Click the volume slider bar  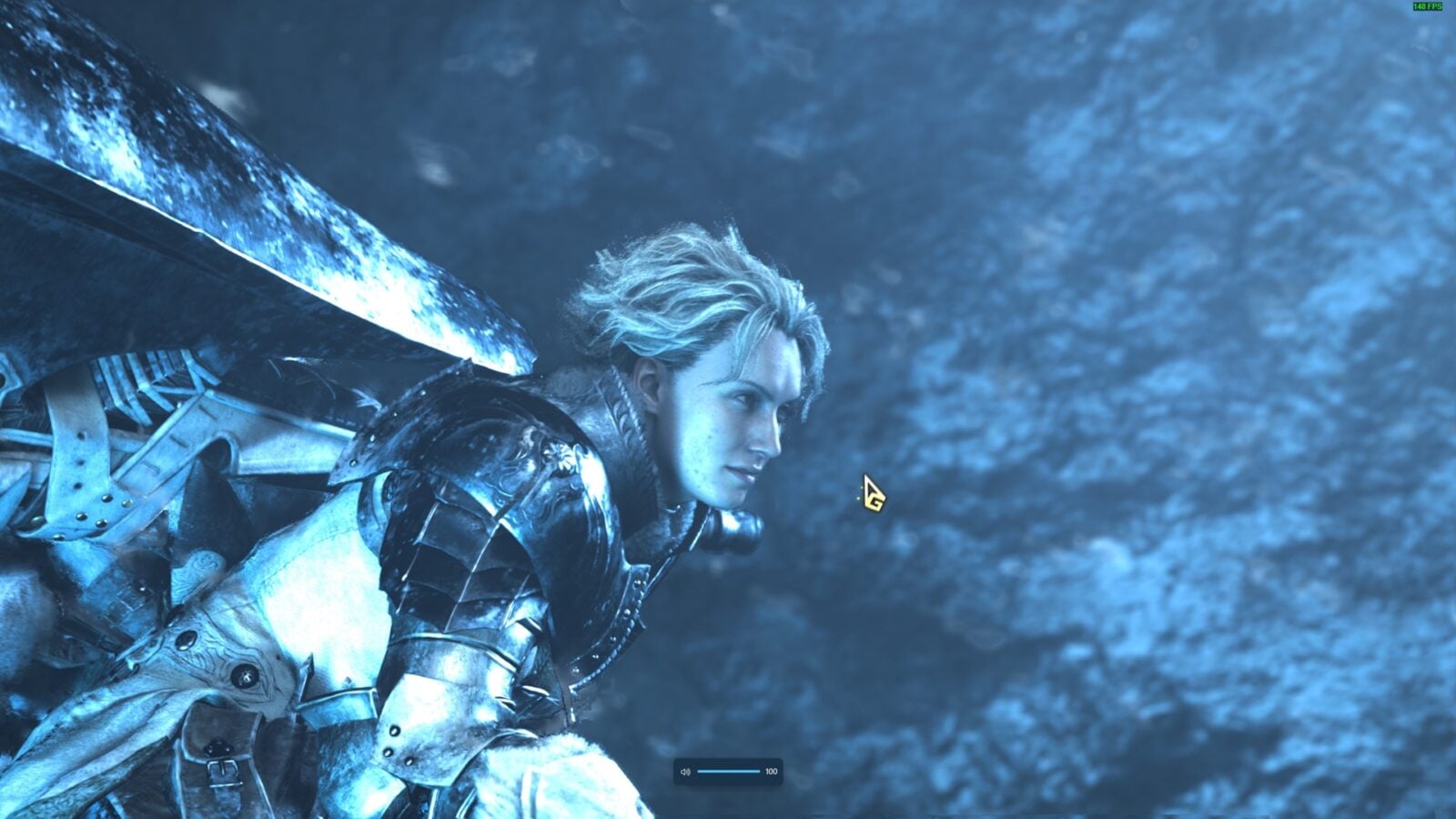click(728, 772)
